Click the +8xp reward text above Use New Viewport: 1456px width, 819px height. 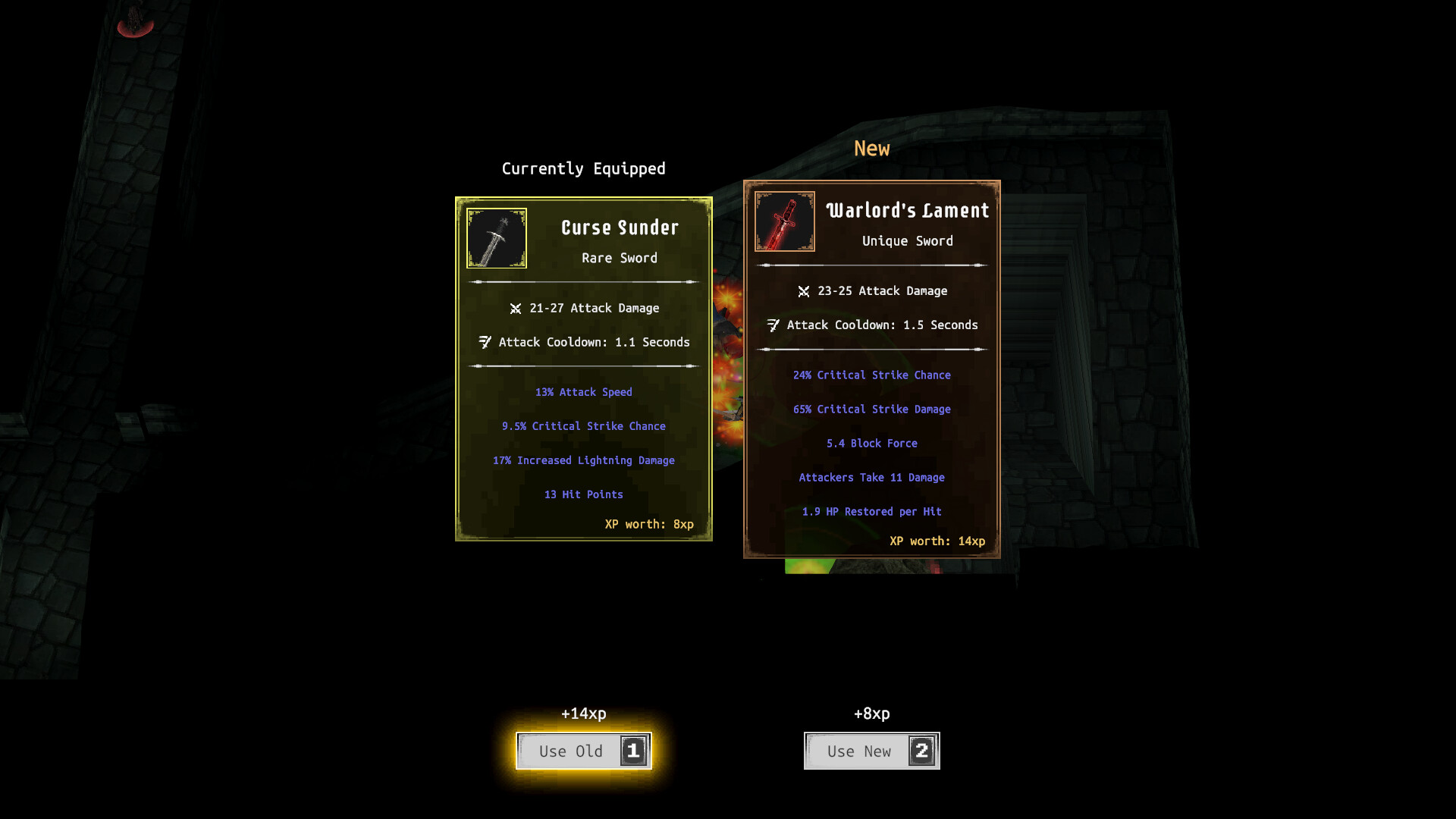871,714
